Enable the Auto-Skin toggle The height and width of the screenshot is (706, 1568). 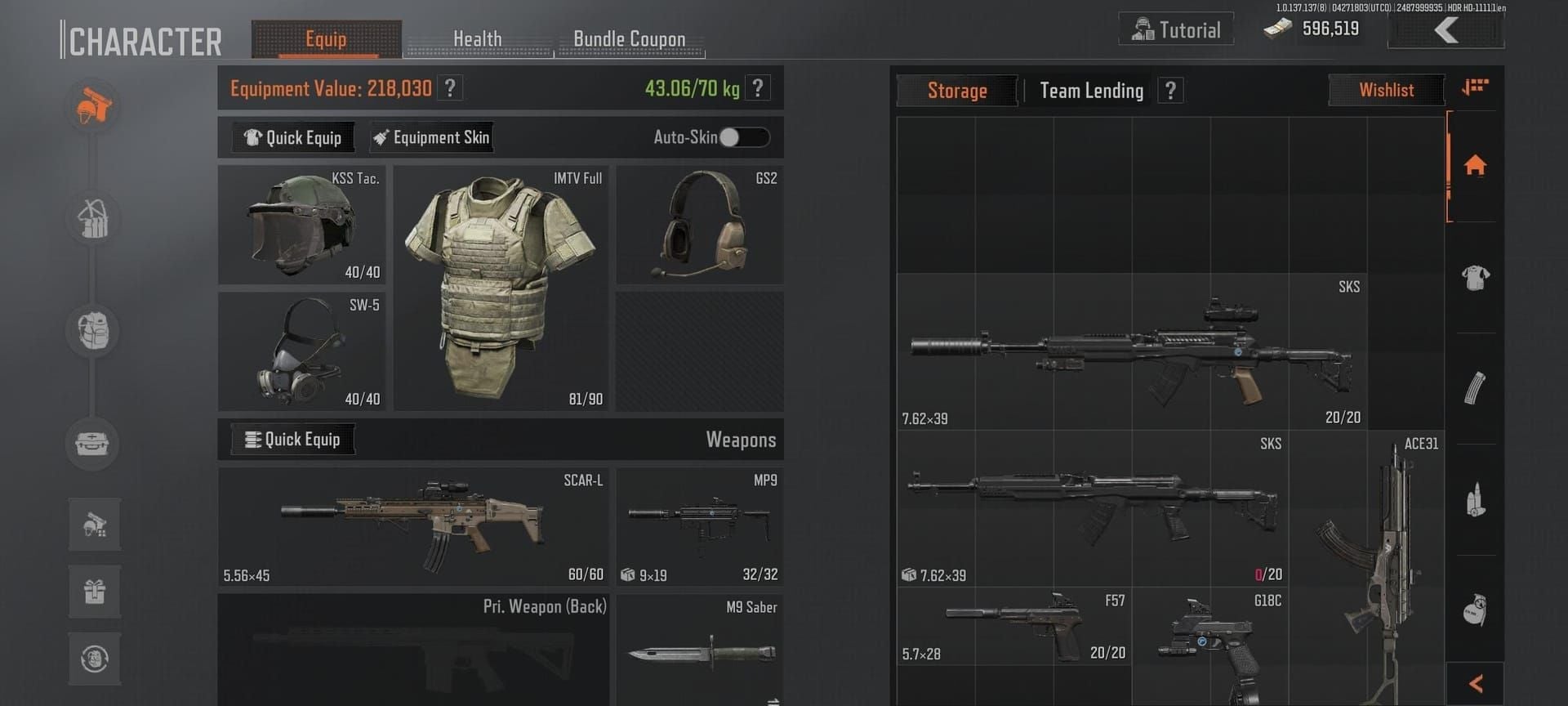click(x=745, y=138)
